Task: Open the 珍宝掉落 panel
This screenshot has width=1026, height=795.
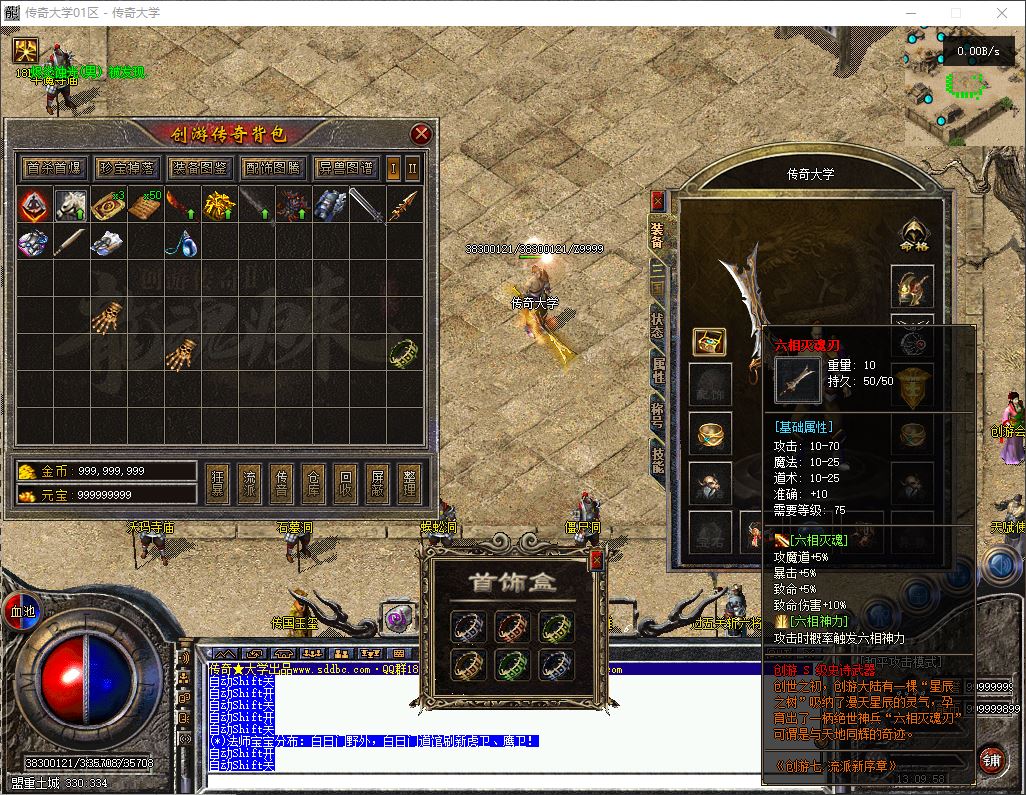Action: click(127, 167)
